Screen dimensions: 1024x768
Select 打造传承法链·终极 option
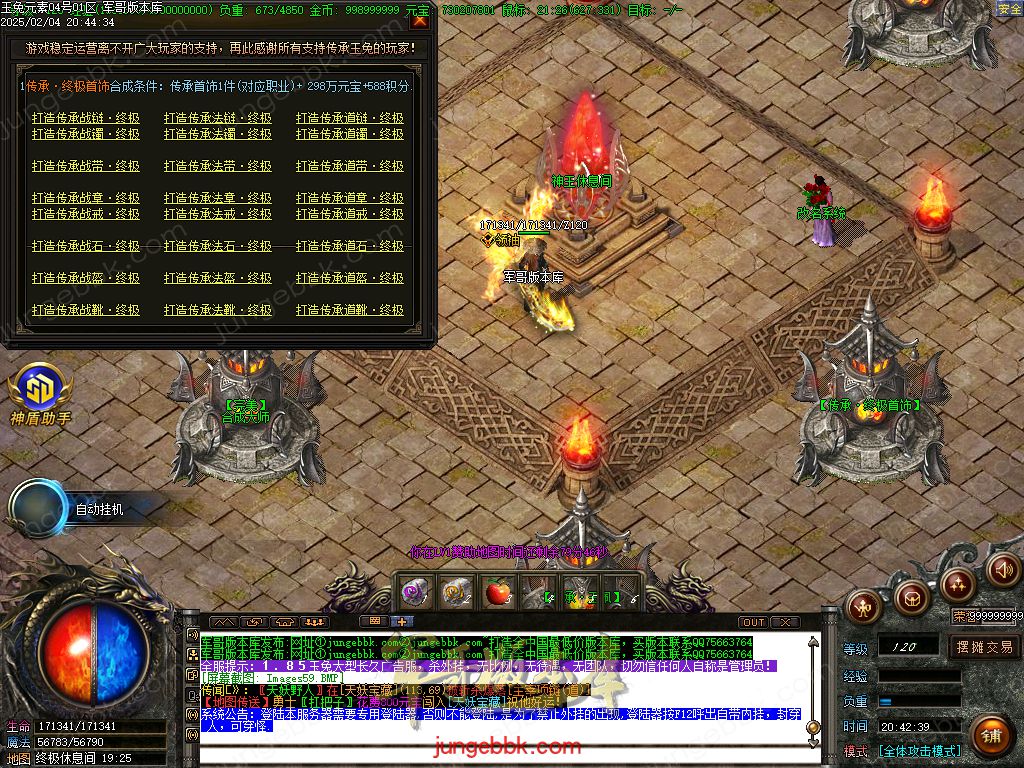pos(218,118)
